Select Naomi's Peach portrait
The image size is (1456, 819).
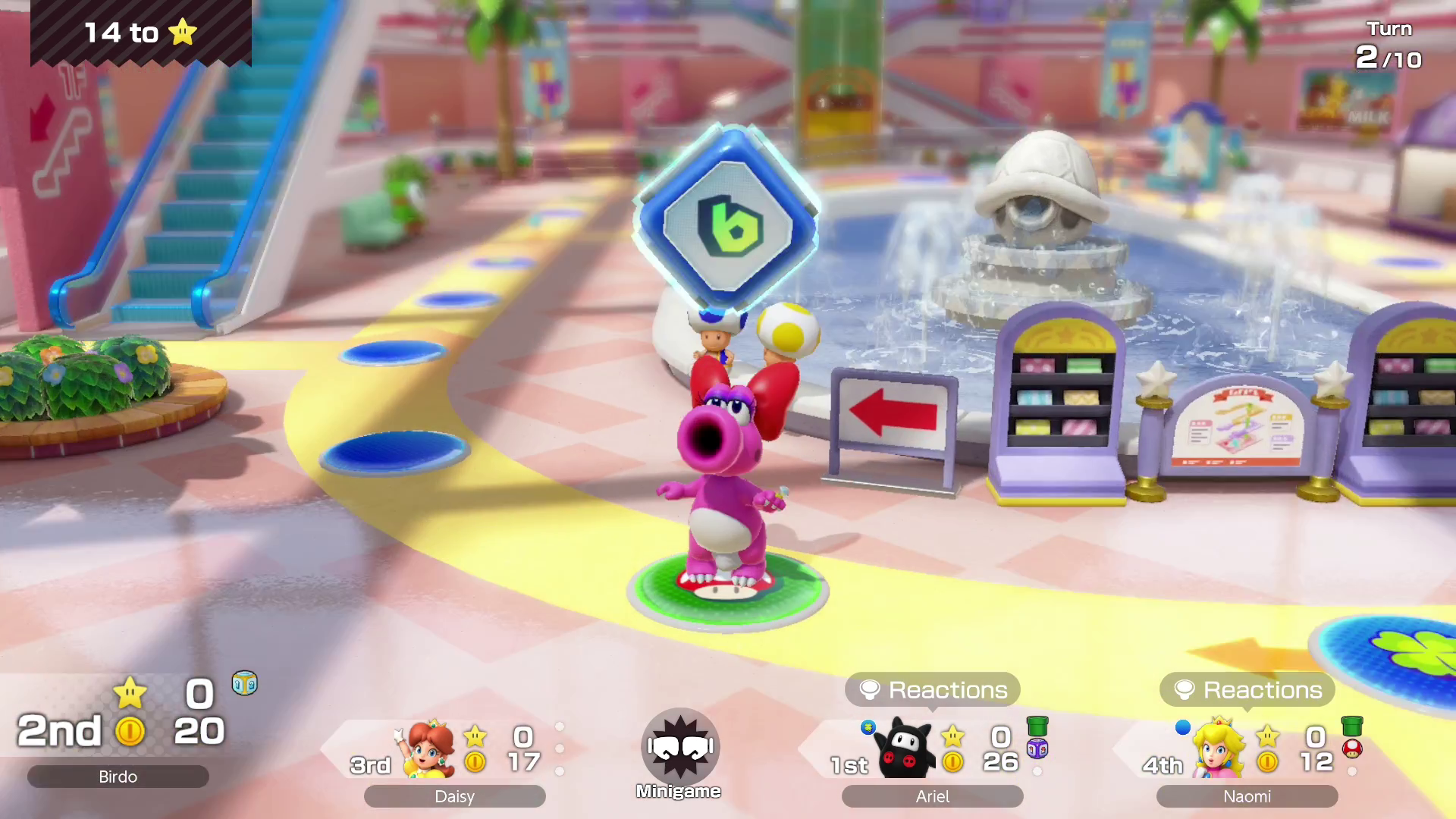(x=1219, y=749)
